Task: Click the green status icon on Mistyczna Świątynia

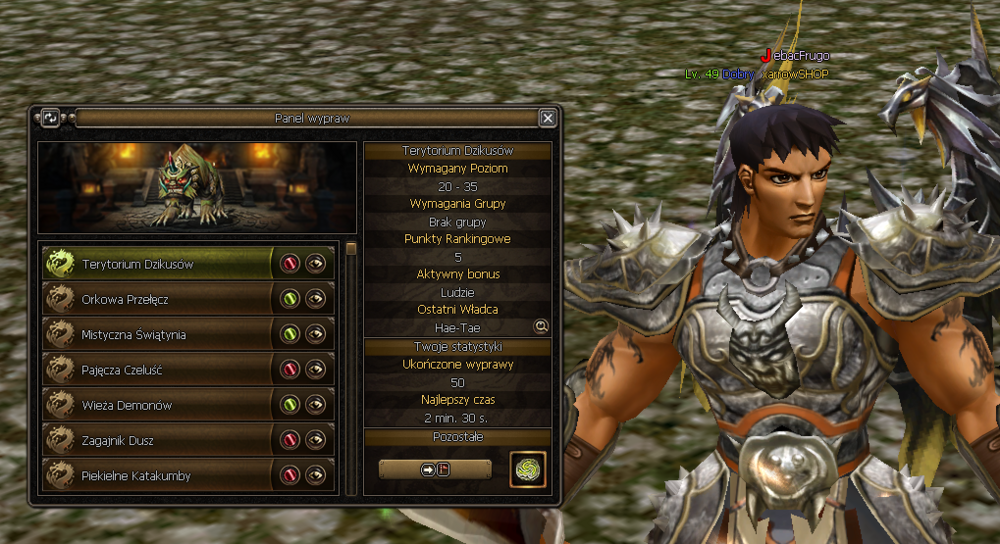Action: coord(290,335)
